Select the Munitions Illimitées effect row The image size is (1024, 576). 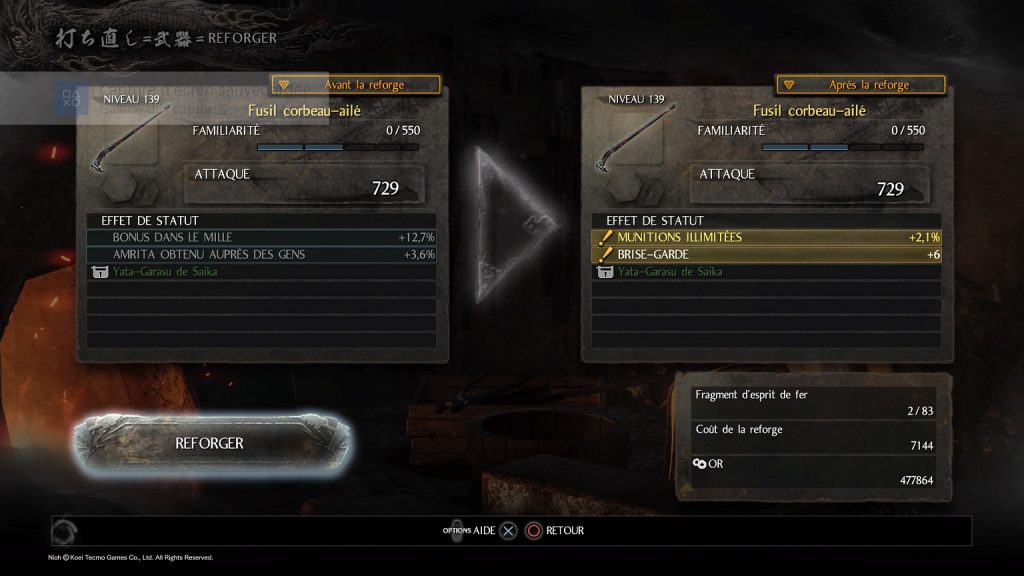pos(767,237)
